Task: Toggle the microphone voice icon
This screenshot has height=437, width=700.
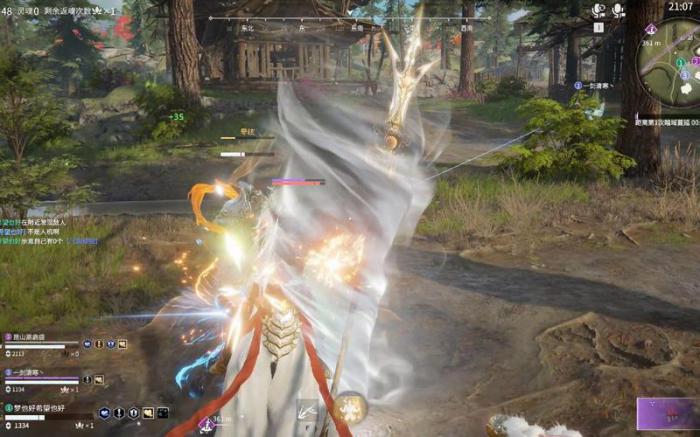Action: pyautogui.click(x=620, y=11)
